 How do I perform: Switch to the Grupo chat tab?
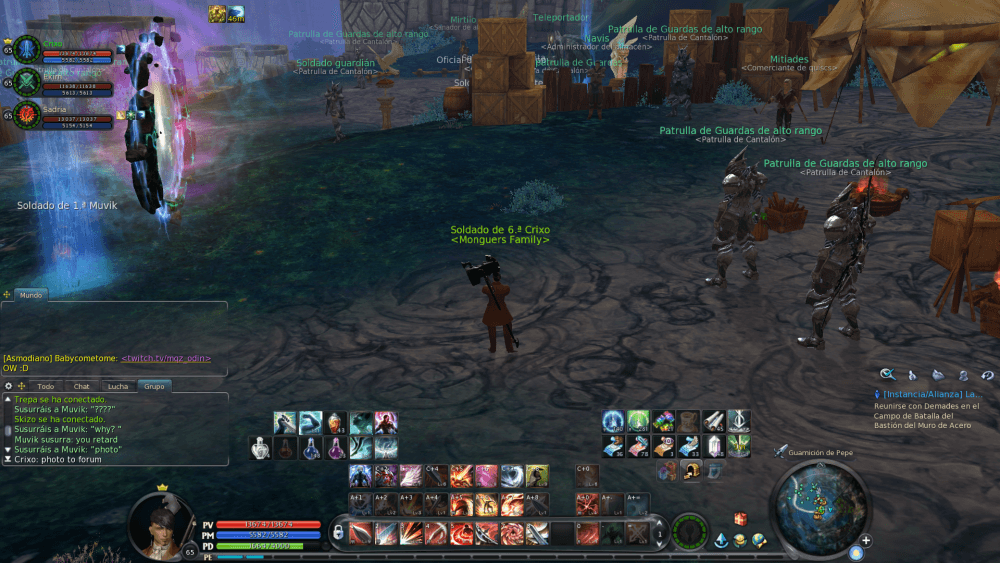154,386
